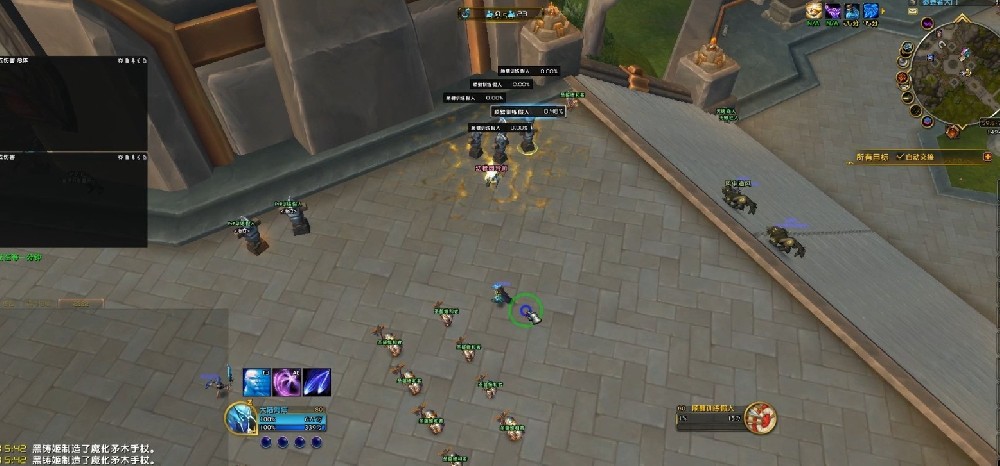Click the blue potion buff icon
Screen dimensions: 1000x466
click(852, 11)
